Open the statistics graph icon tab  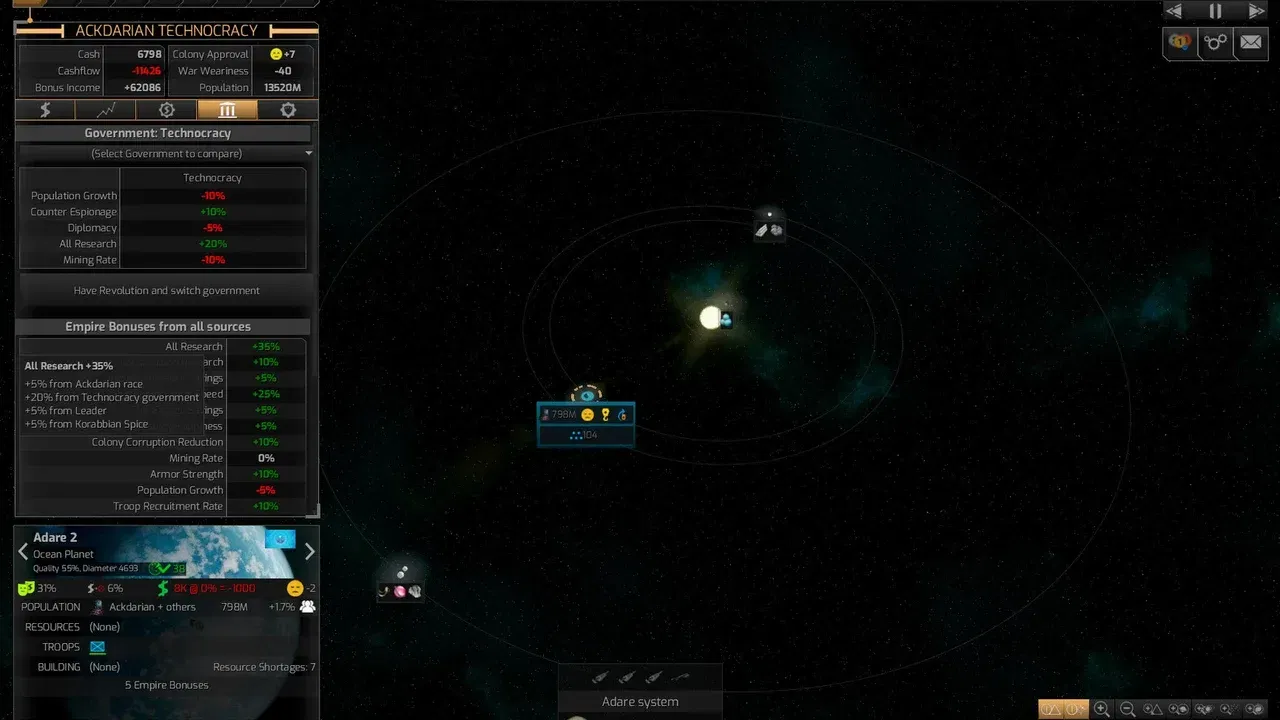pyautogui.click(x=105, y=110)
